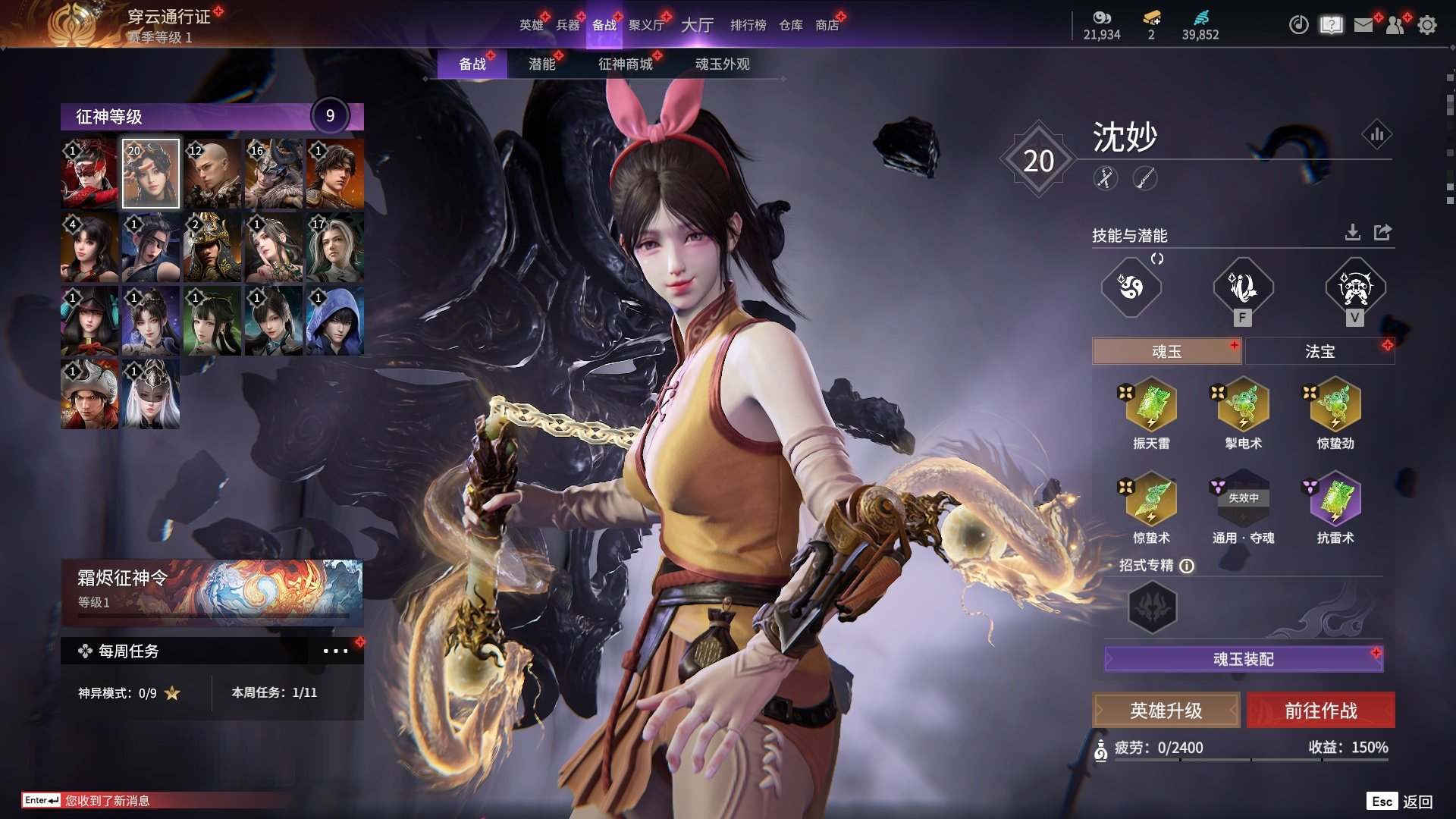
Task: Switch to the 征神商城 tab
Action: tap(625, 64)
